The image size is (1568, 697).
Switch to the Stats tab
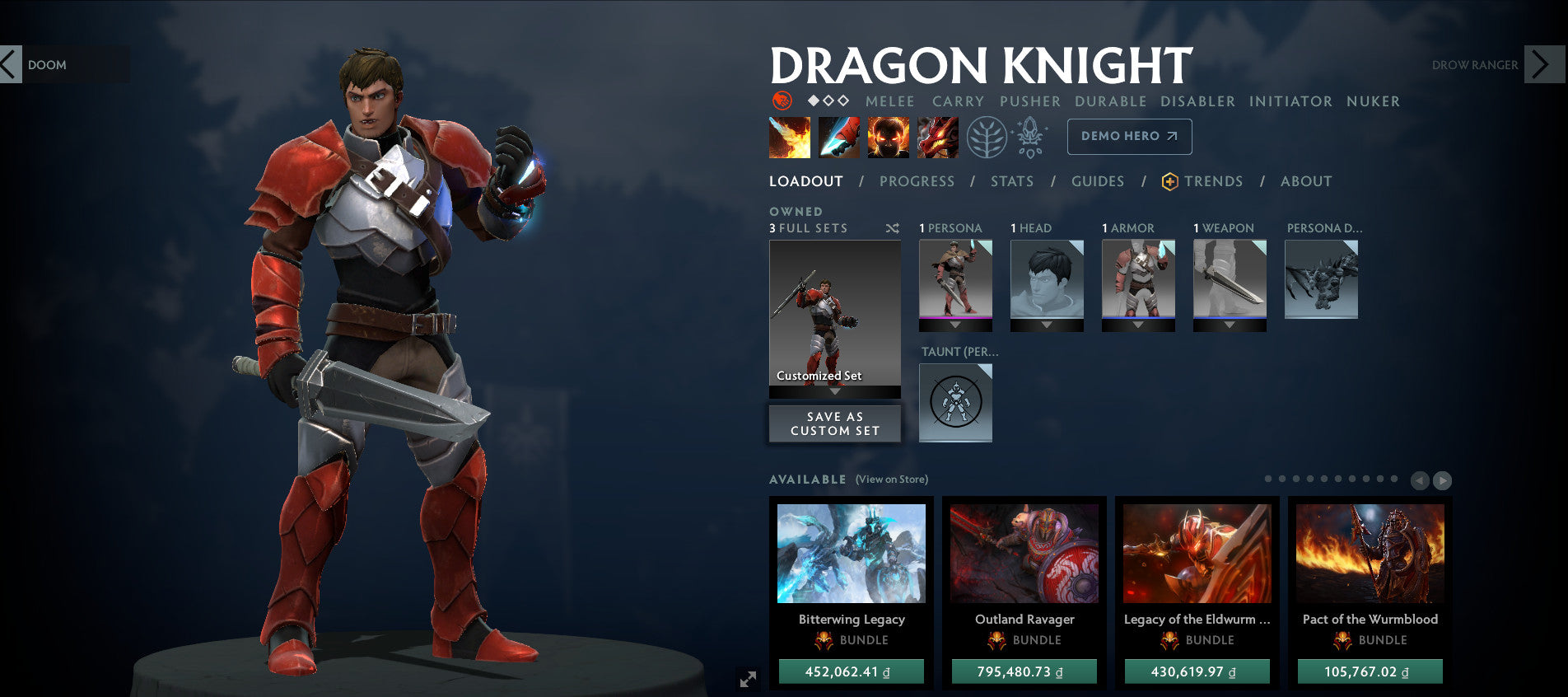1011,181
